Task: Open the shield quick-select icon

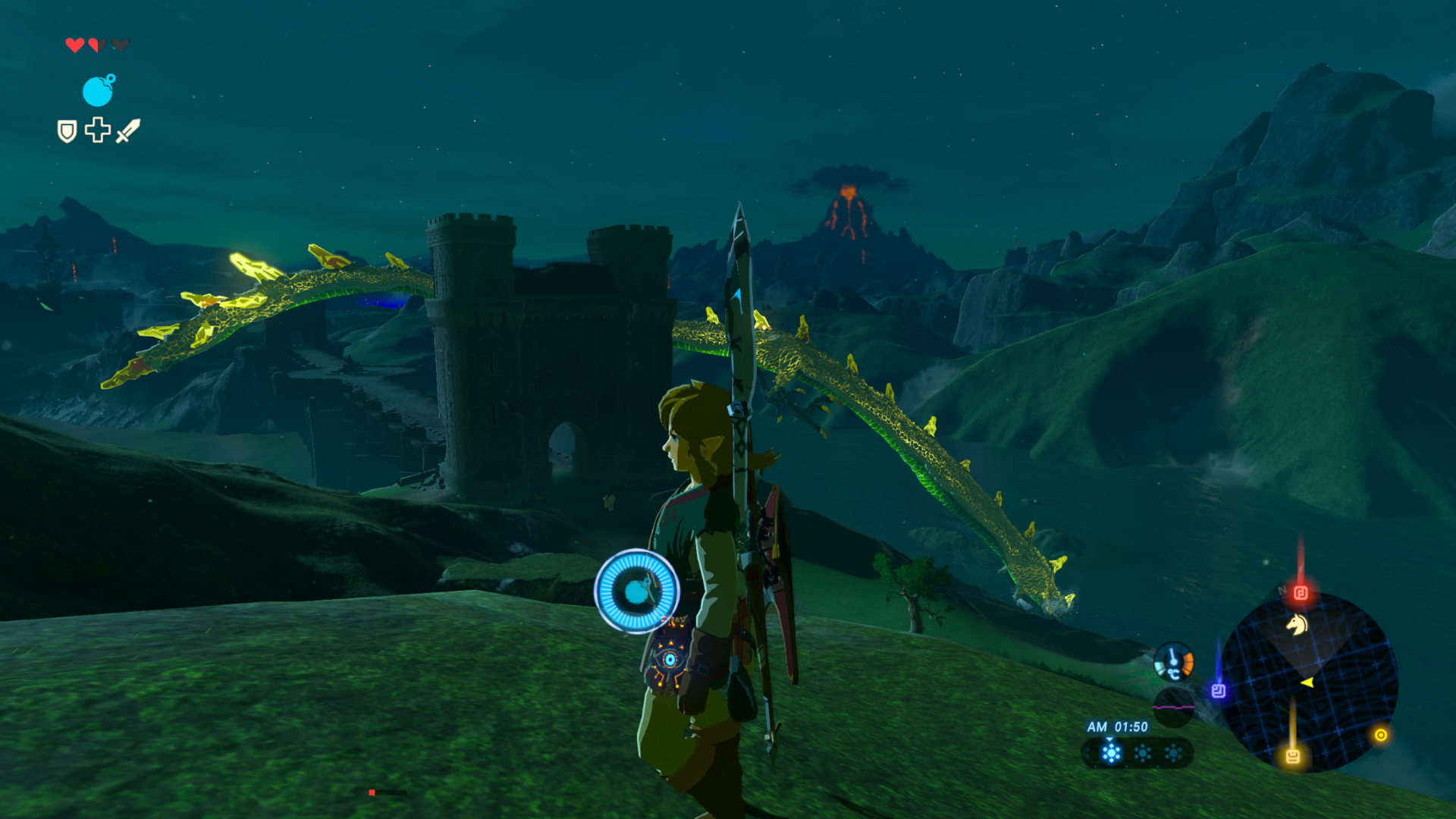Action: click(x=67, y=131)
